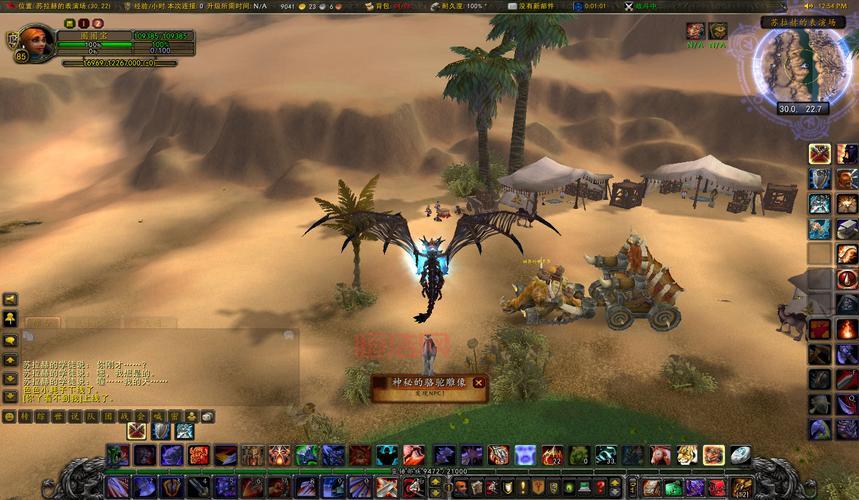
Task: Click the dice roll chat button
Action: pos(207,416)
